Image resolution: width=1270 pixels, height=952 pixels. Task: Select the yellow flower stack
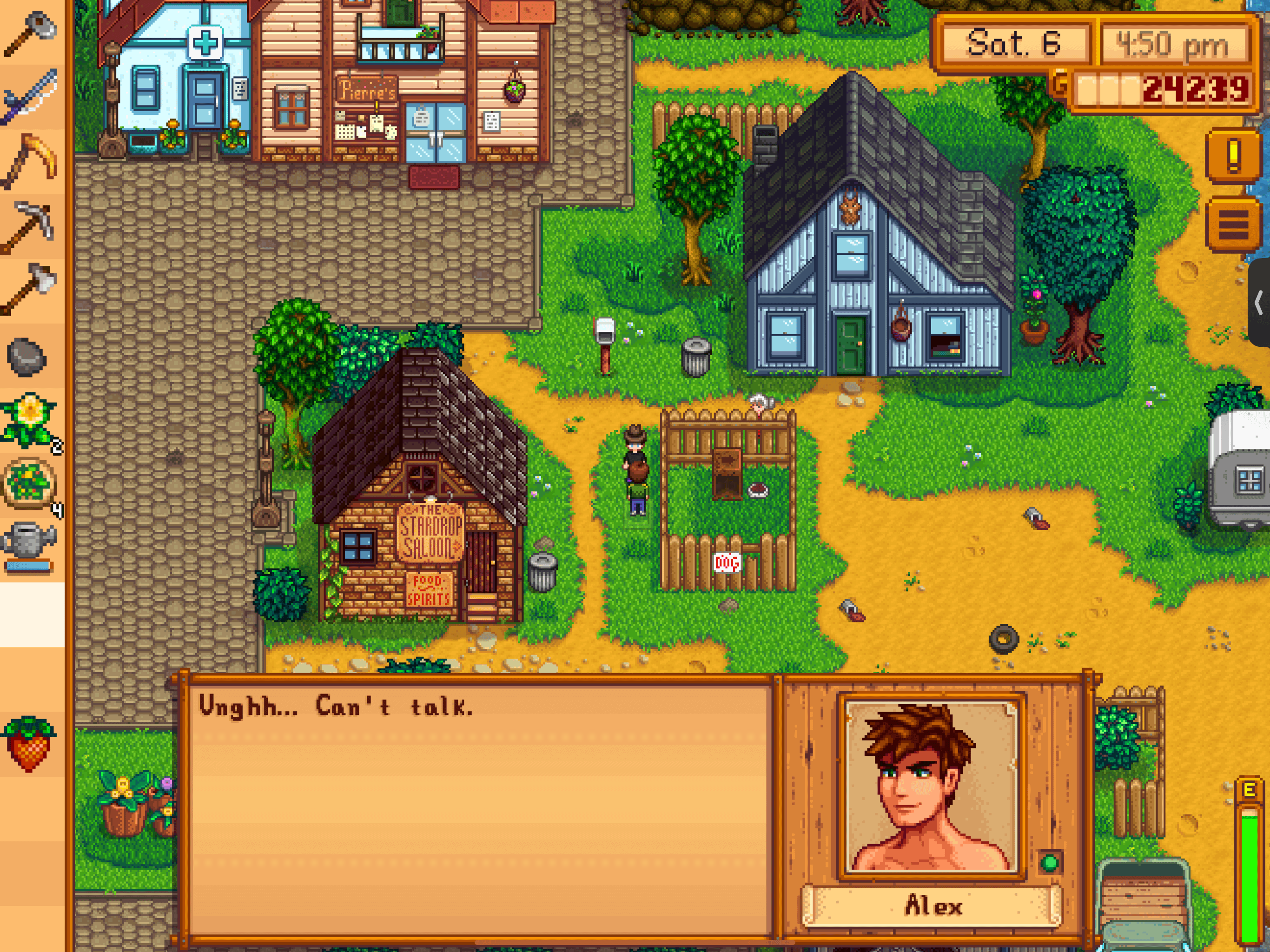(x=30, y=420)
